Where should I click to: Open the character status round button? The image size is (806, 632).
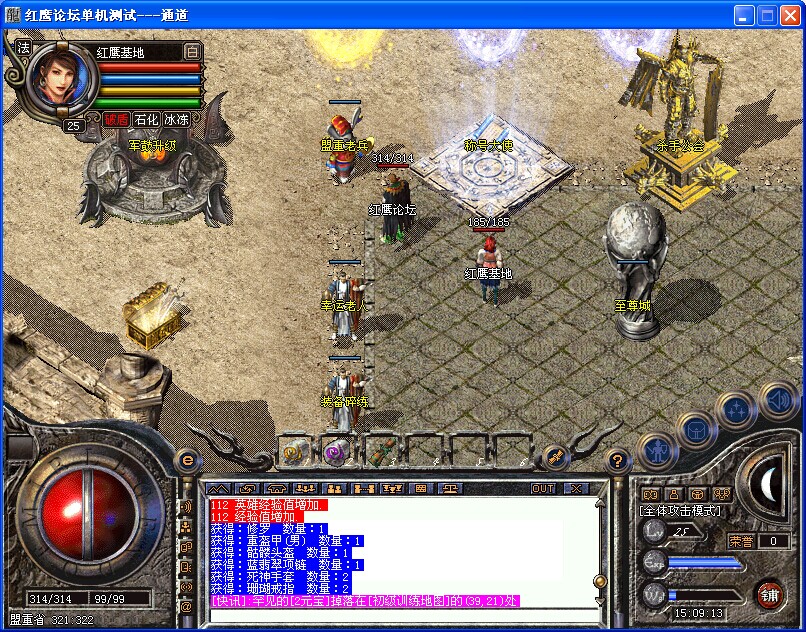tap(655, 450)
